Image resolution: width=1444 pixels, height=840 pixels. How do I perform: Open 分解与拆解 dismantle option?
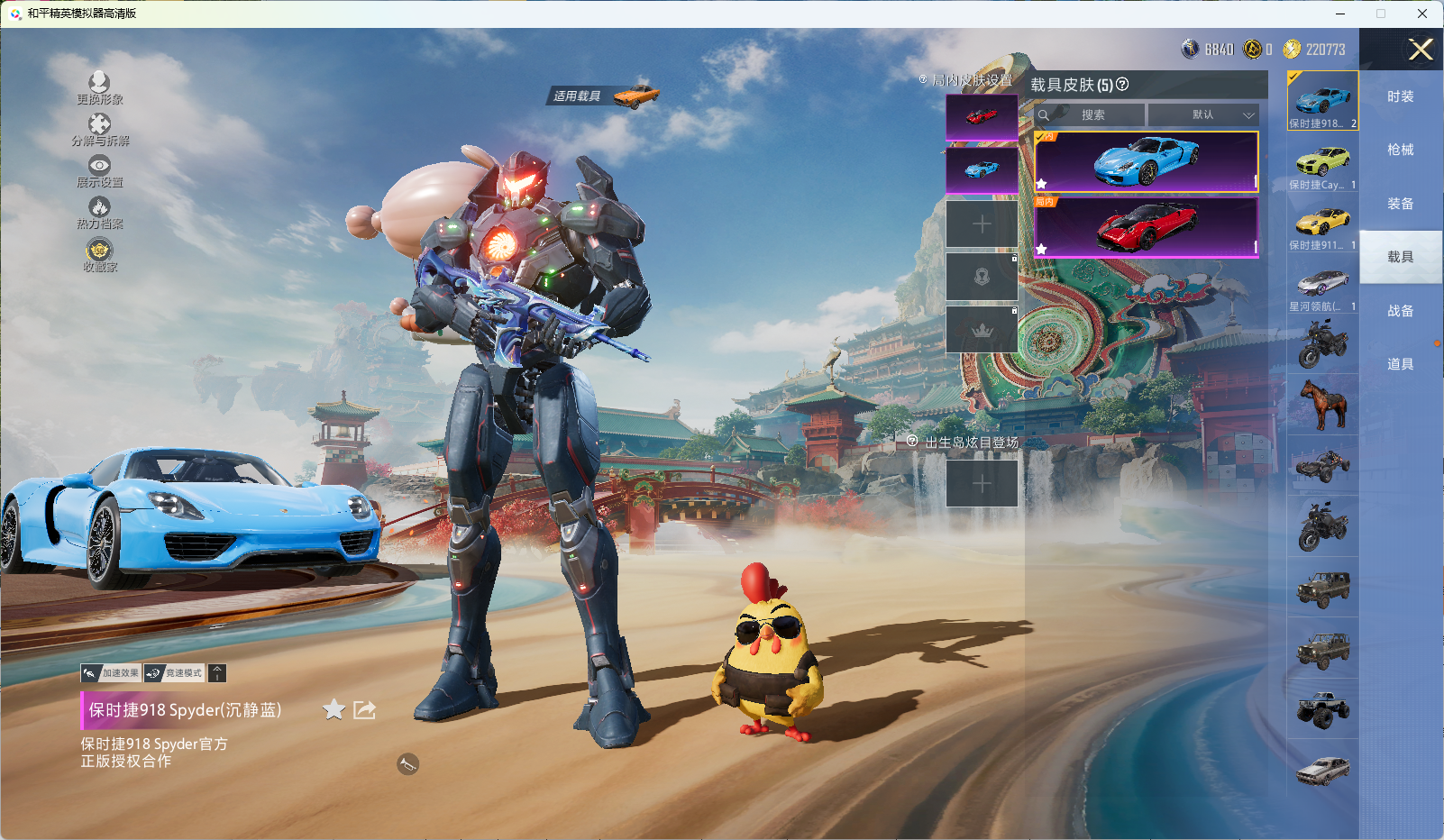pos(99,129)
